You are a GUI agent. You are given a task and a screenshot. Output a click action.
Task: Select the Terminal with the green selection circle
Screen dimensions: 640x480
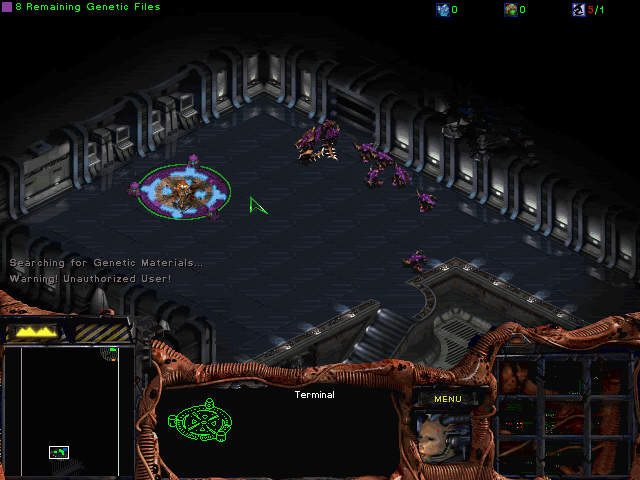(183, 190)
